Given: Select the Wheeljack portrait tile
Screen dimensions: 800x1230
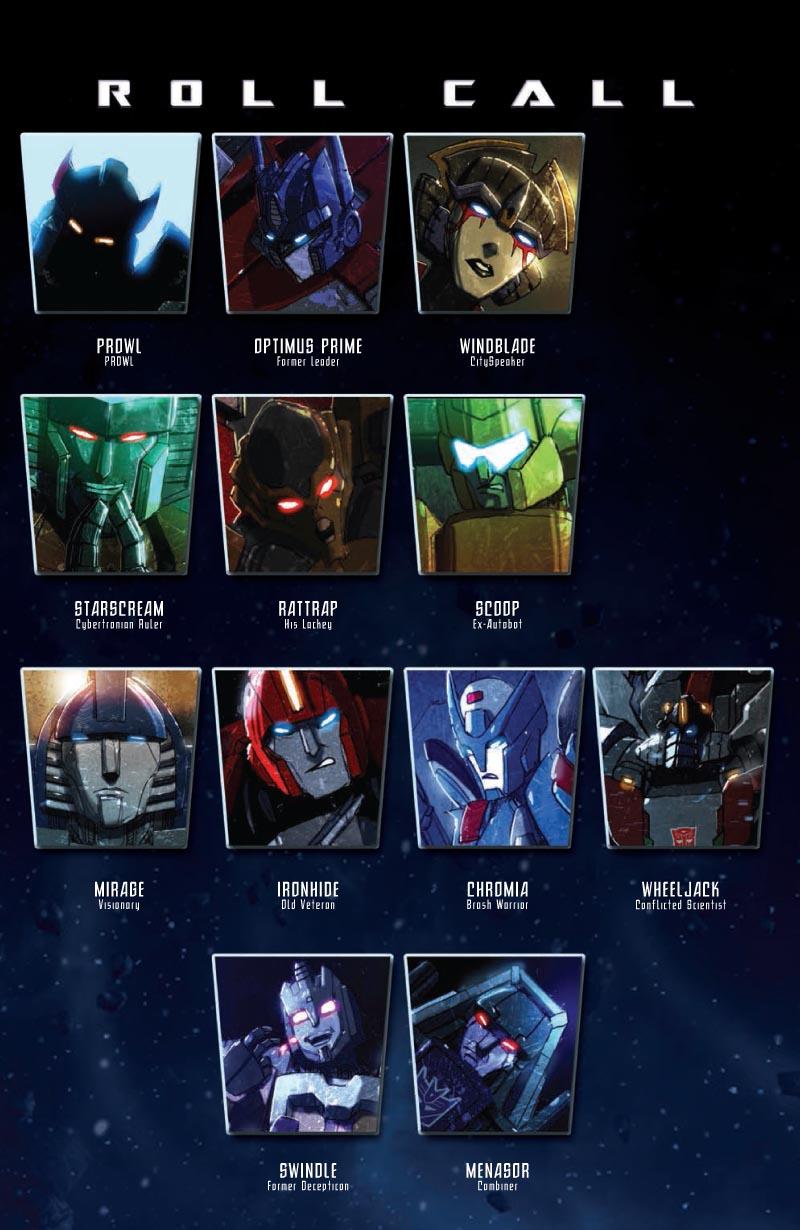Looking at the screenshot, I should click(683, 758).
